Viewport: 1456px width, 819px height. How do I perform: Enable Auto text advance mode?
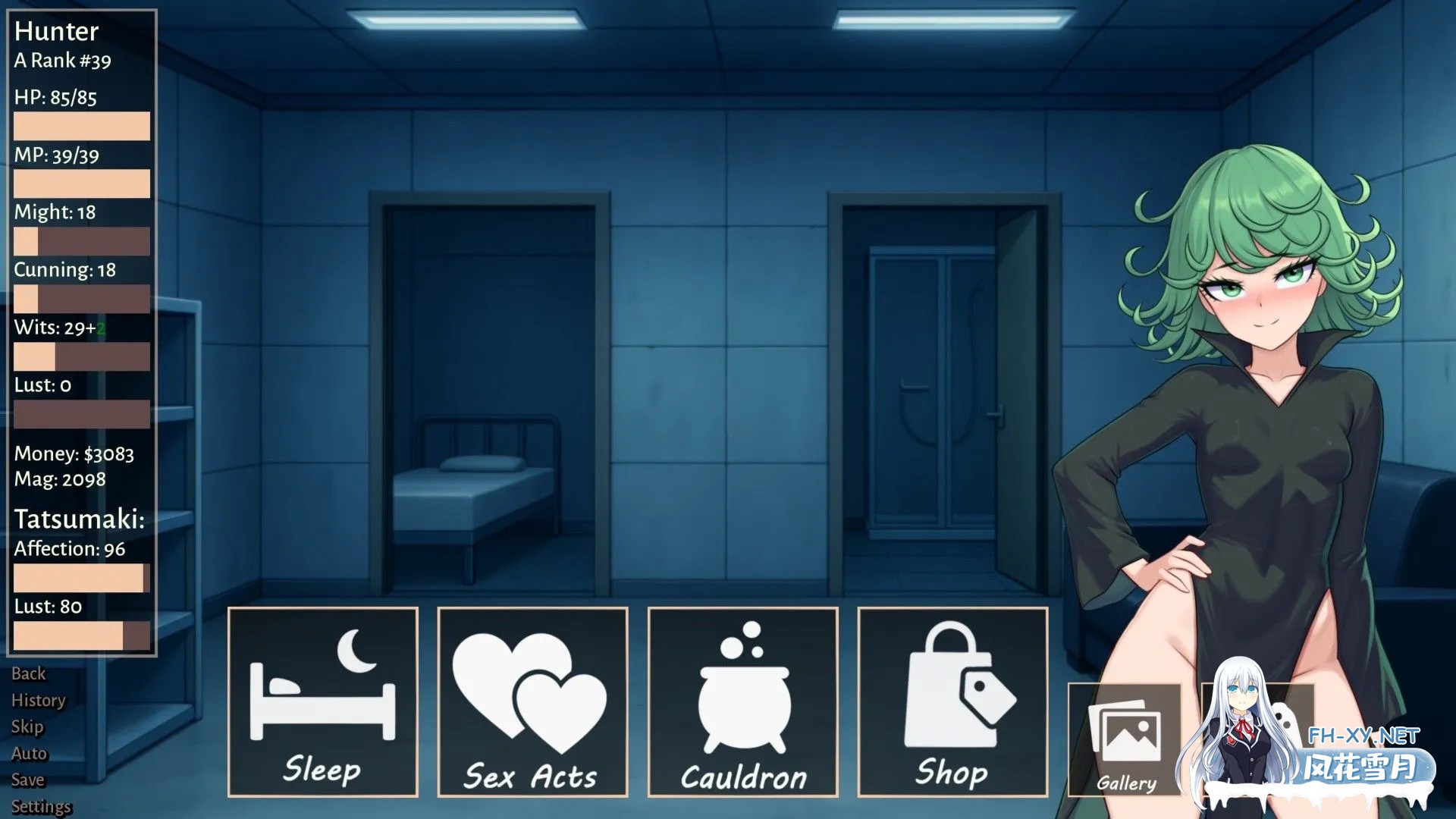point(29,753)
